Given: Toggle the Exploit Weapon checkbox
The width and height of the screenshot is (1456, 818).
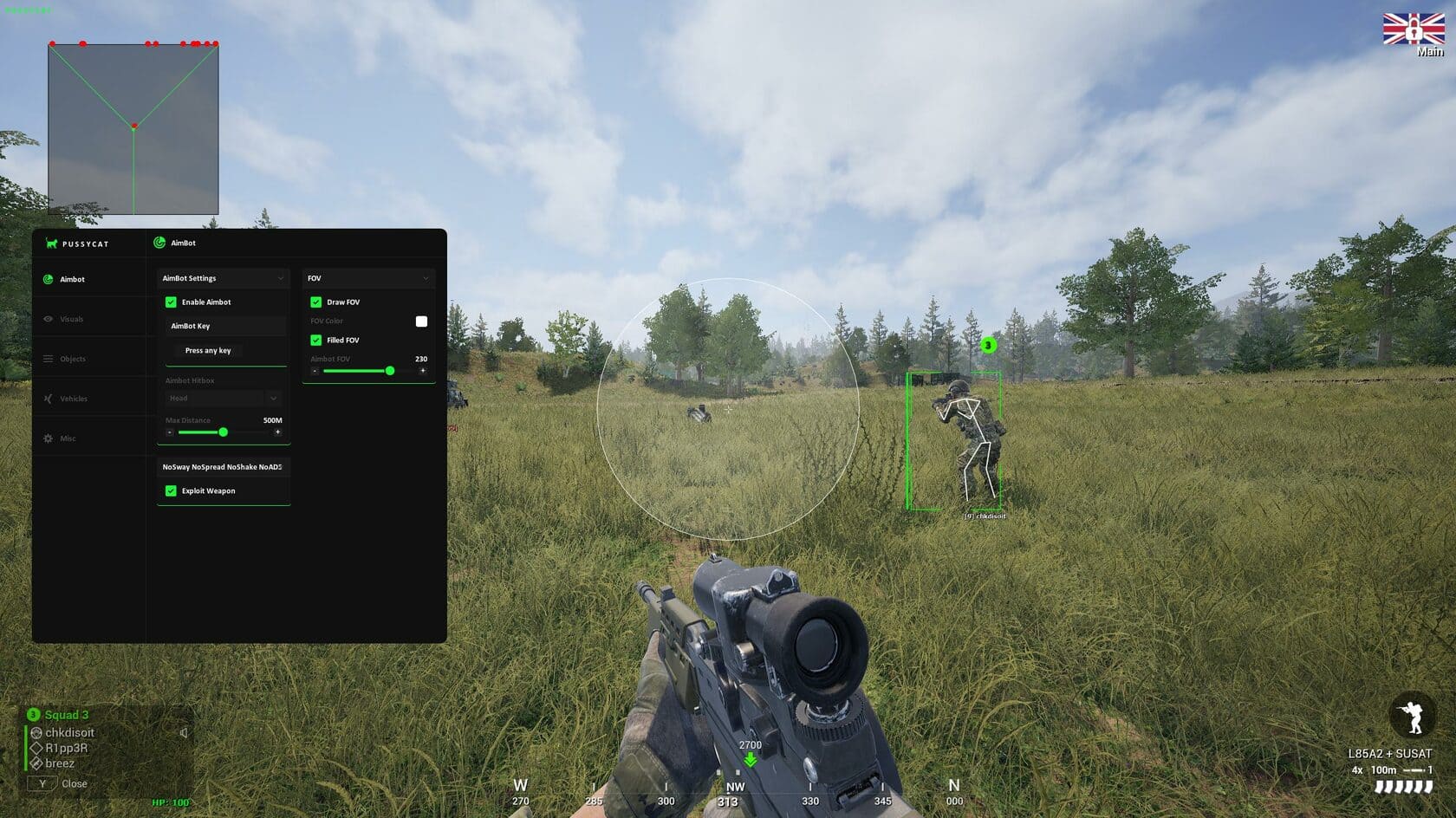Looking at the screenshot, I should [171, 491].
